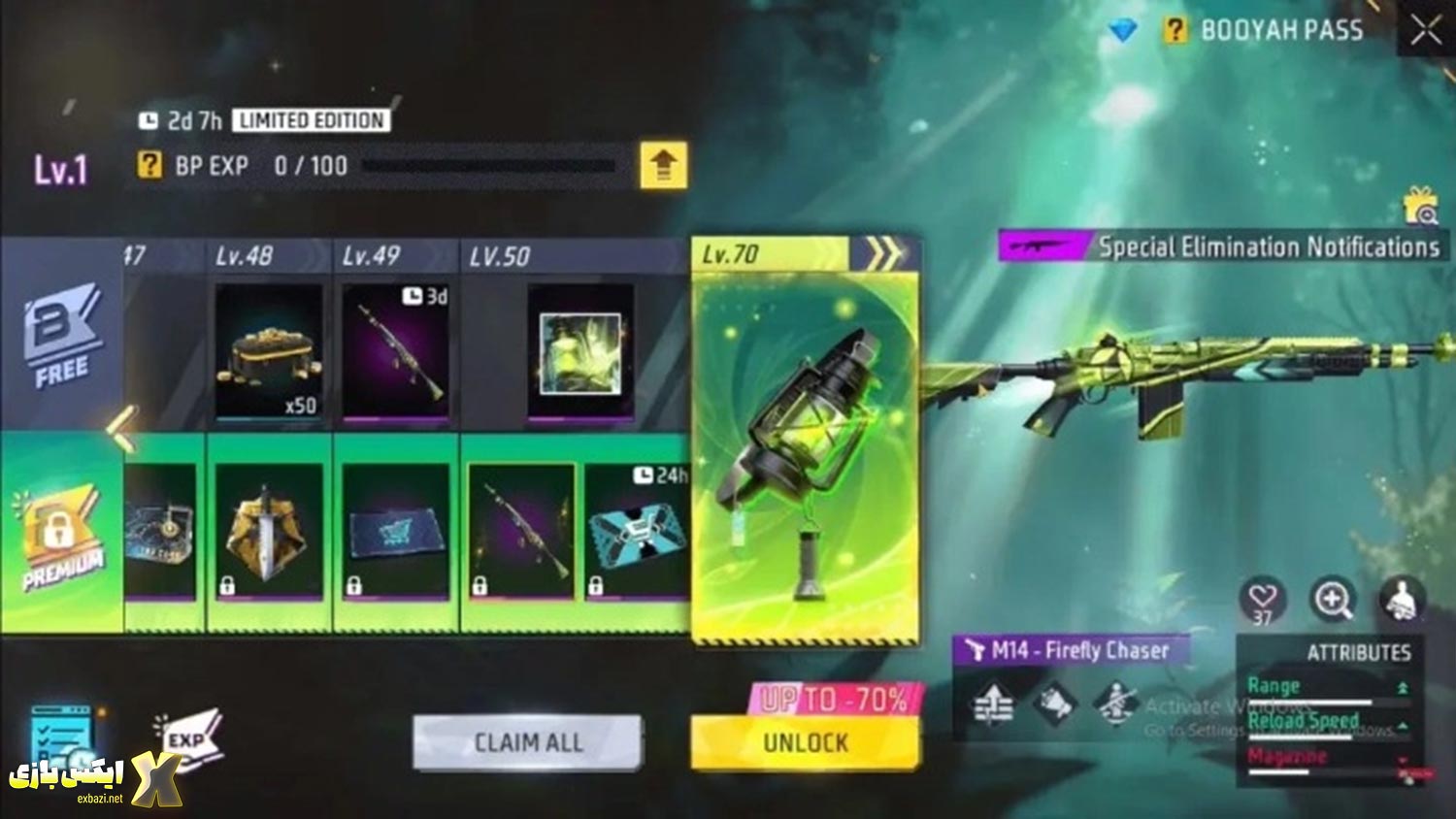1456x819 pixels.
Task: Open the magnifier zoom preview icon
Action: (x=1332, y=600)
